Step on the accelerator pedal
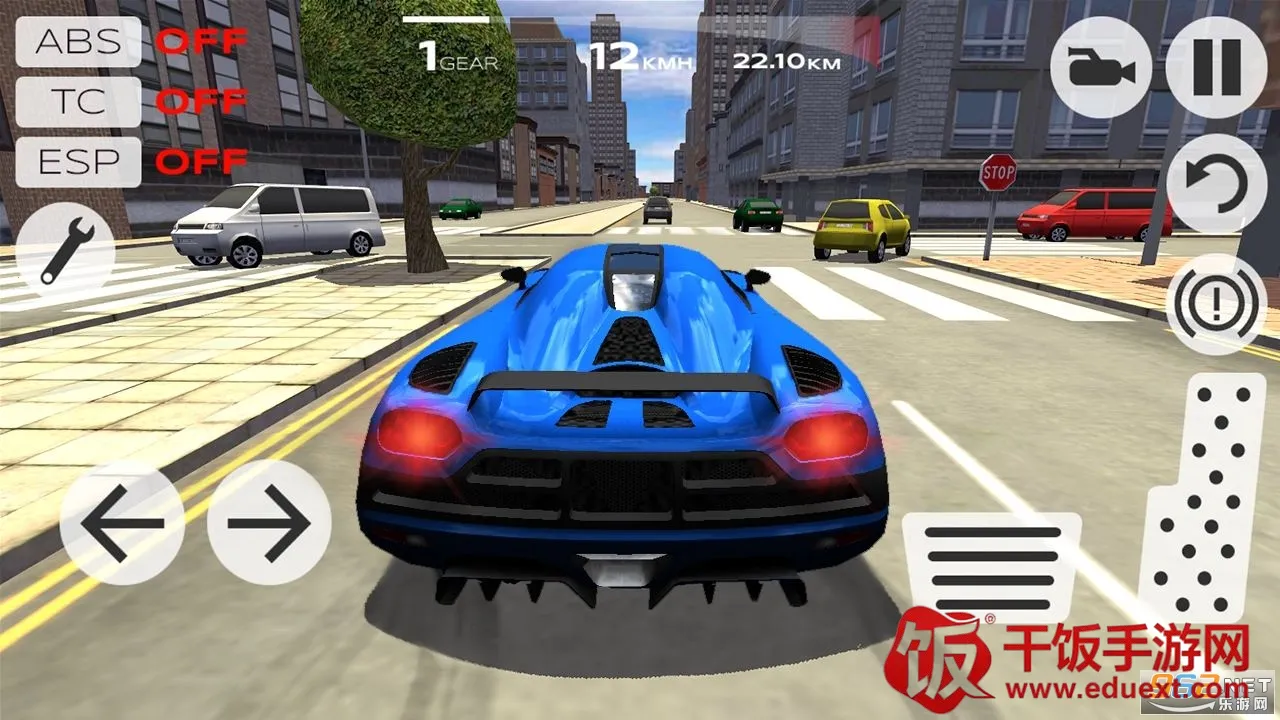1280x720 pixels. coord(1202,500)
